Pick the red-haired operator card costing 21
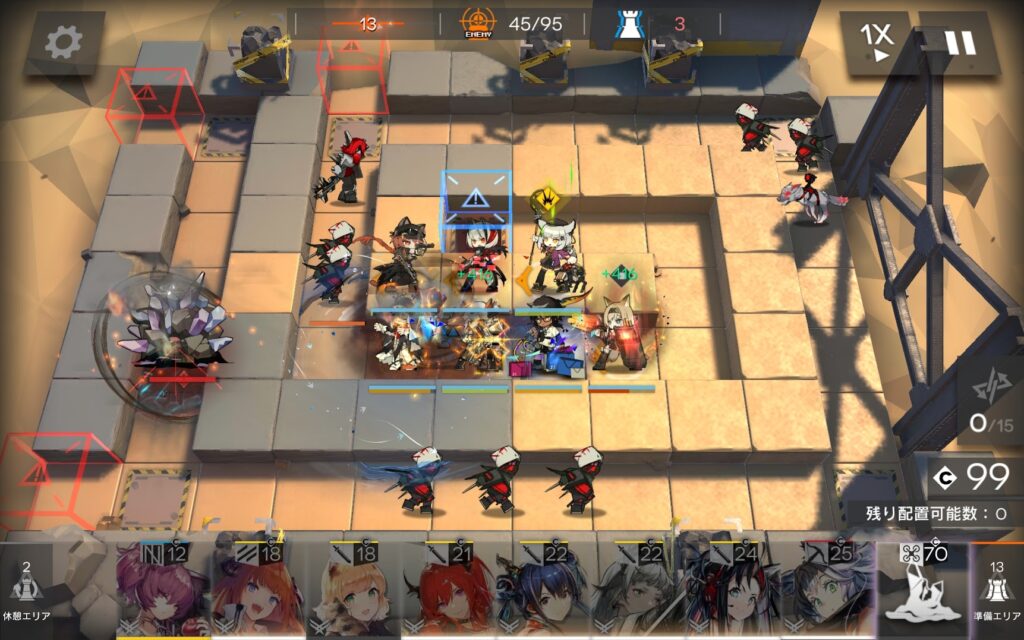 tap(448, 592)
